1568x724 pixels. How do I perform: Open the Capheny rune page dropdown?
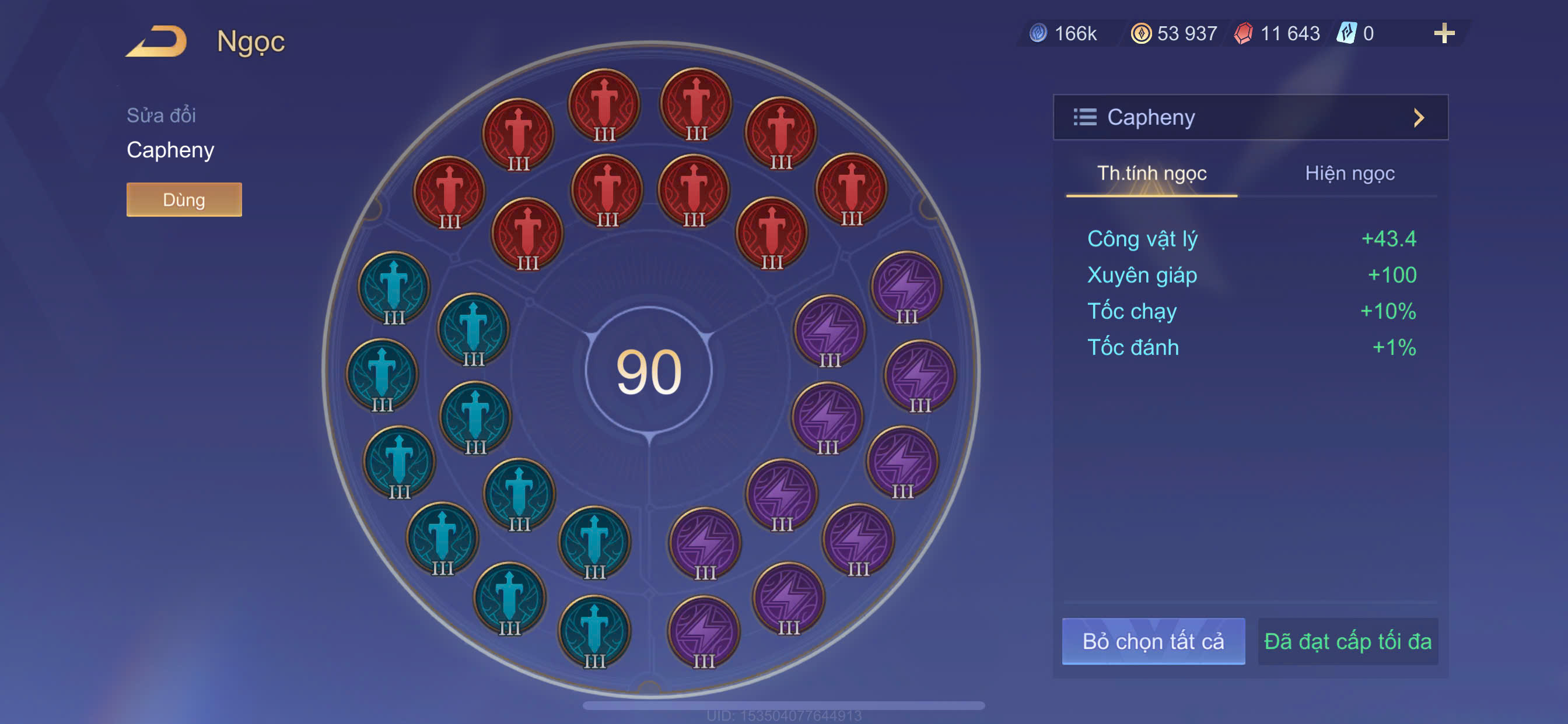click(1249, 117)
